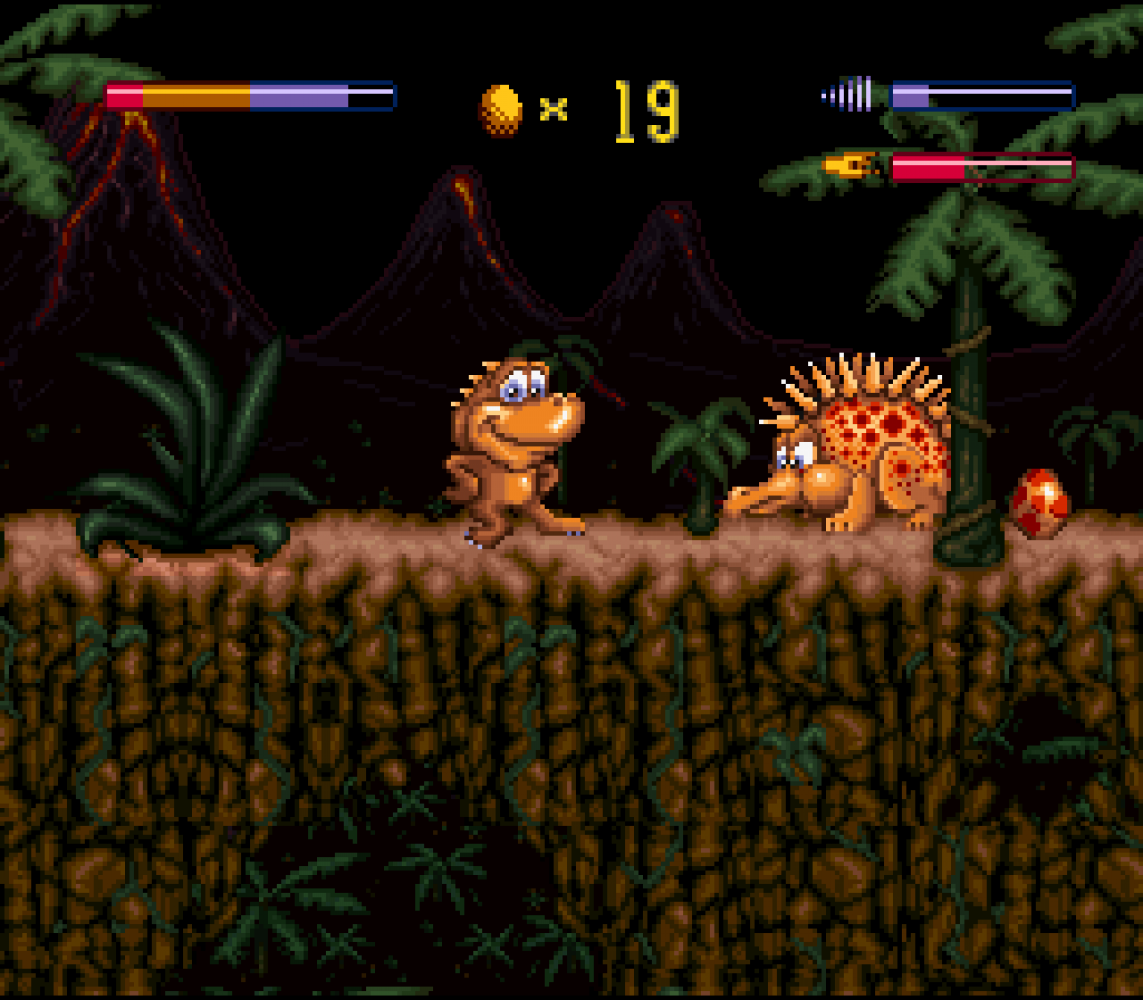The image size is (1143, 1000).
Task: Click the roar sound wave icon
Action: coord(848,95)
